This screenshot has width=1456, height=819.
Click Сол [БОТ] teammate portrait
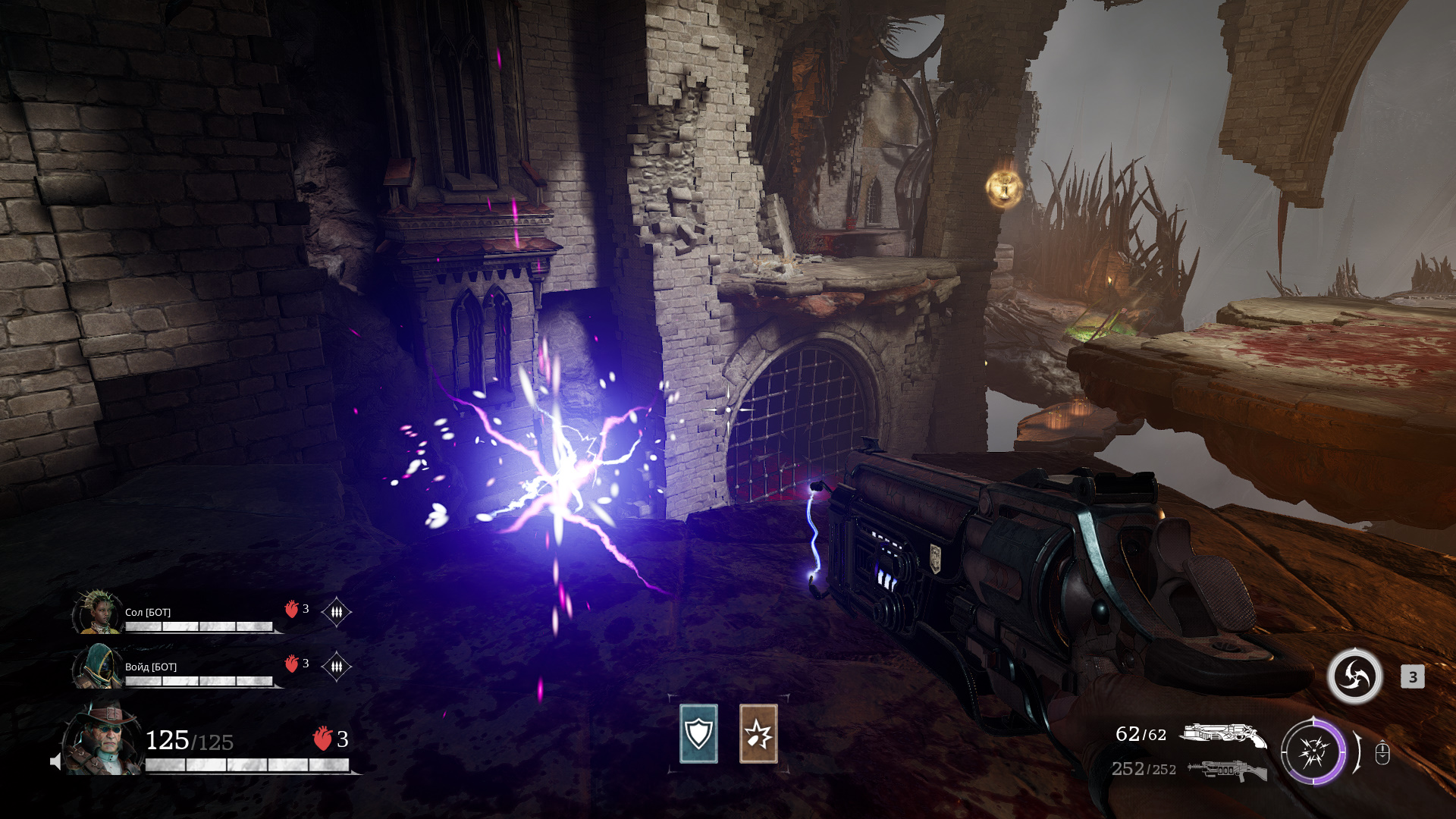pos(97,612)
